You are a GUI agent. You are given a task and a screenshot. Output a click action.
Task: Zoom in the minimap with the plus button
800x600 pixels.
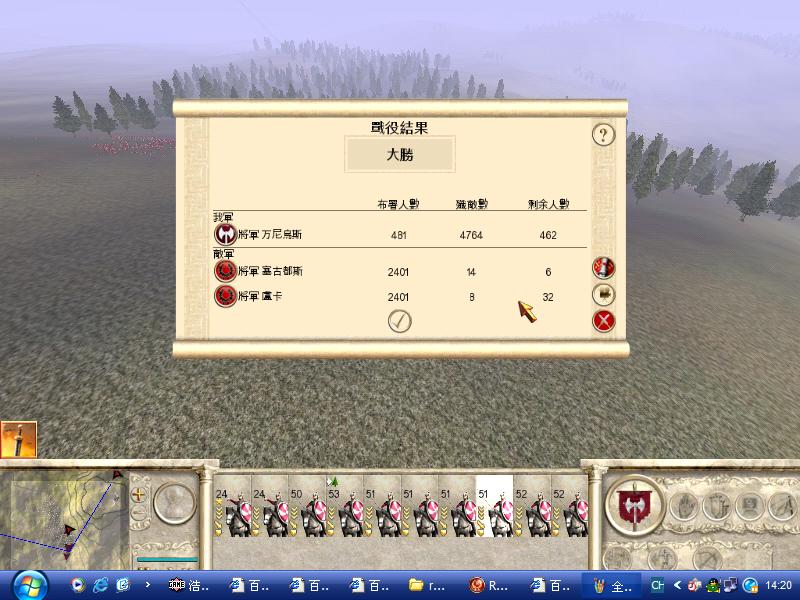pyautogui.click(x=138, y=494)
